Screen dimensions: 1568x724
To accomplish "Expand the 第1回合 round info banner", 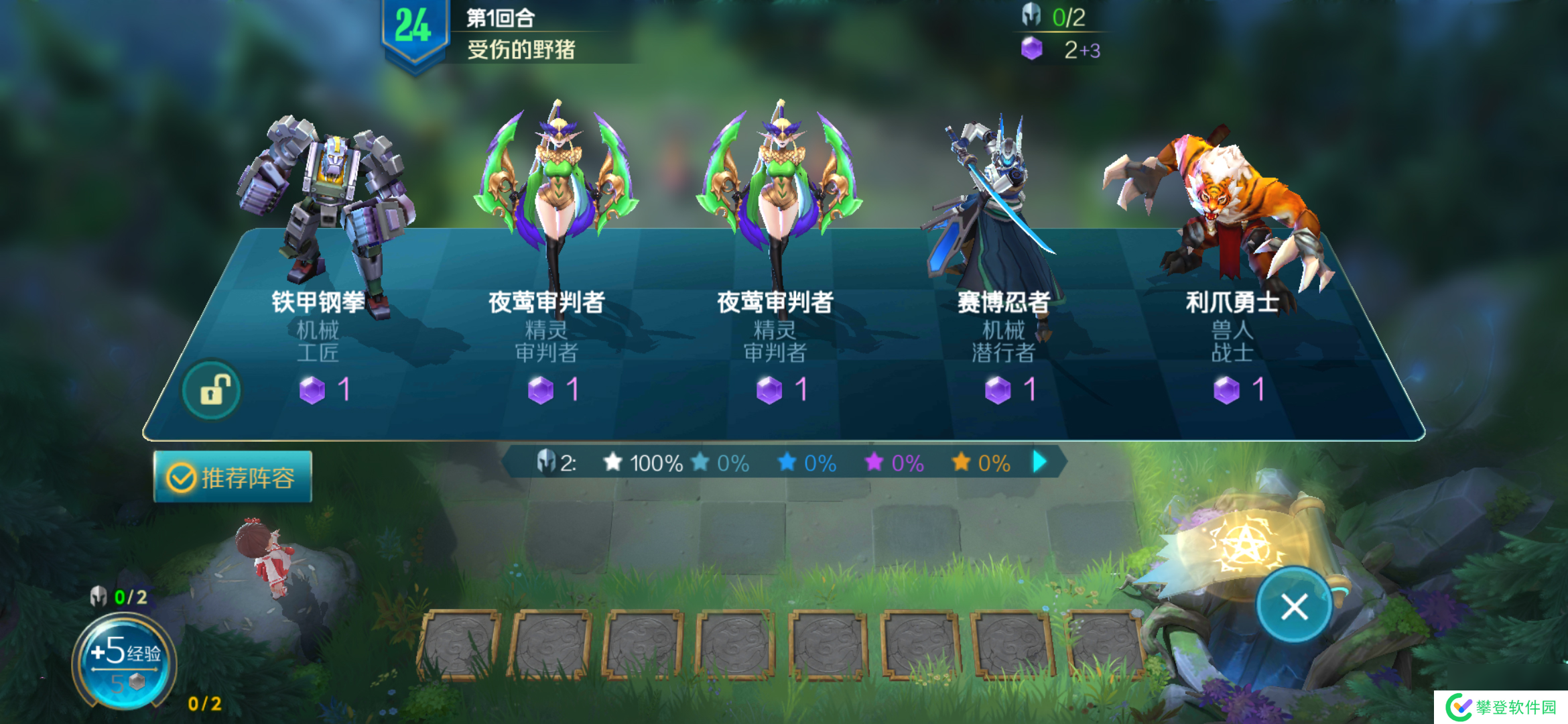I will 499,20.
